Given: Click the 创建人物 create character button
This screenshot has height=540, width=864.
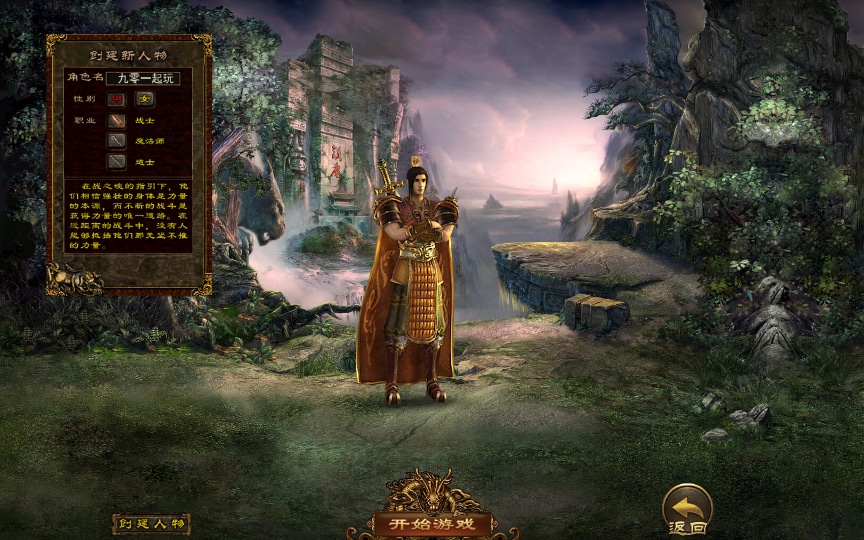Looking at the screenshot, I should (150, 524).
